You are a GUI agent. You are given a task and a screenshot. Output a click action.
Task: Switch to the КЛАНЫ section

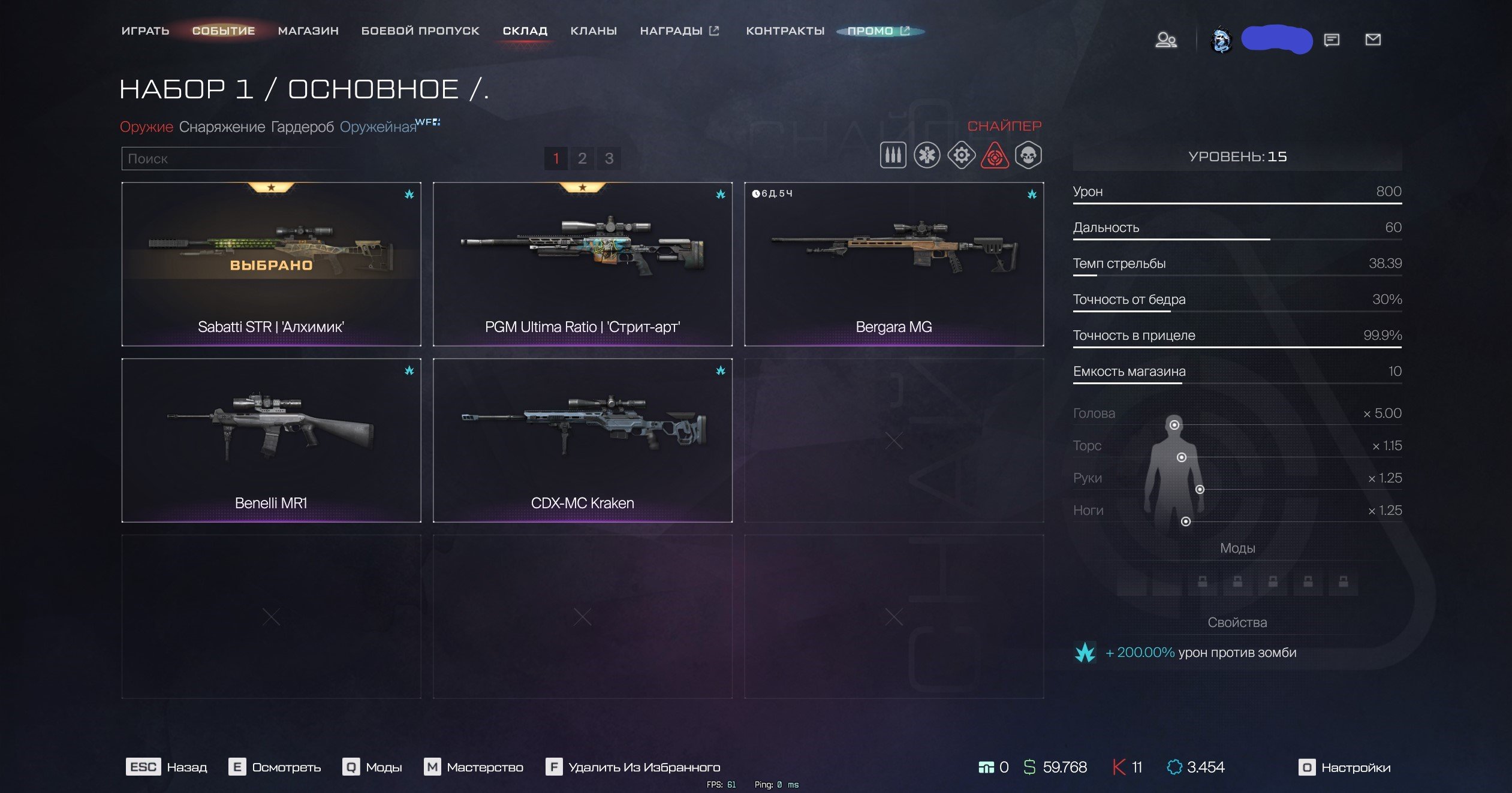point(594,31)
